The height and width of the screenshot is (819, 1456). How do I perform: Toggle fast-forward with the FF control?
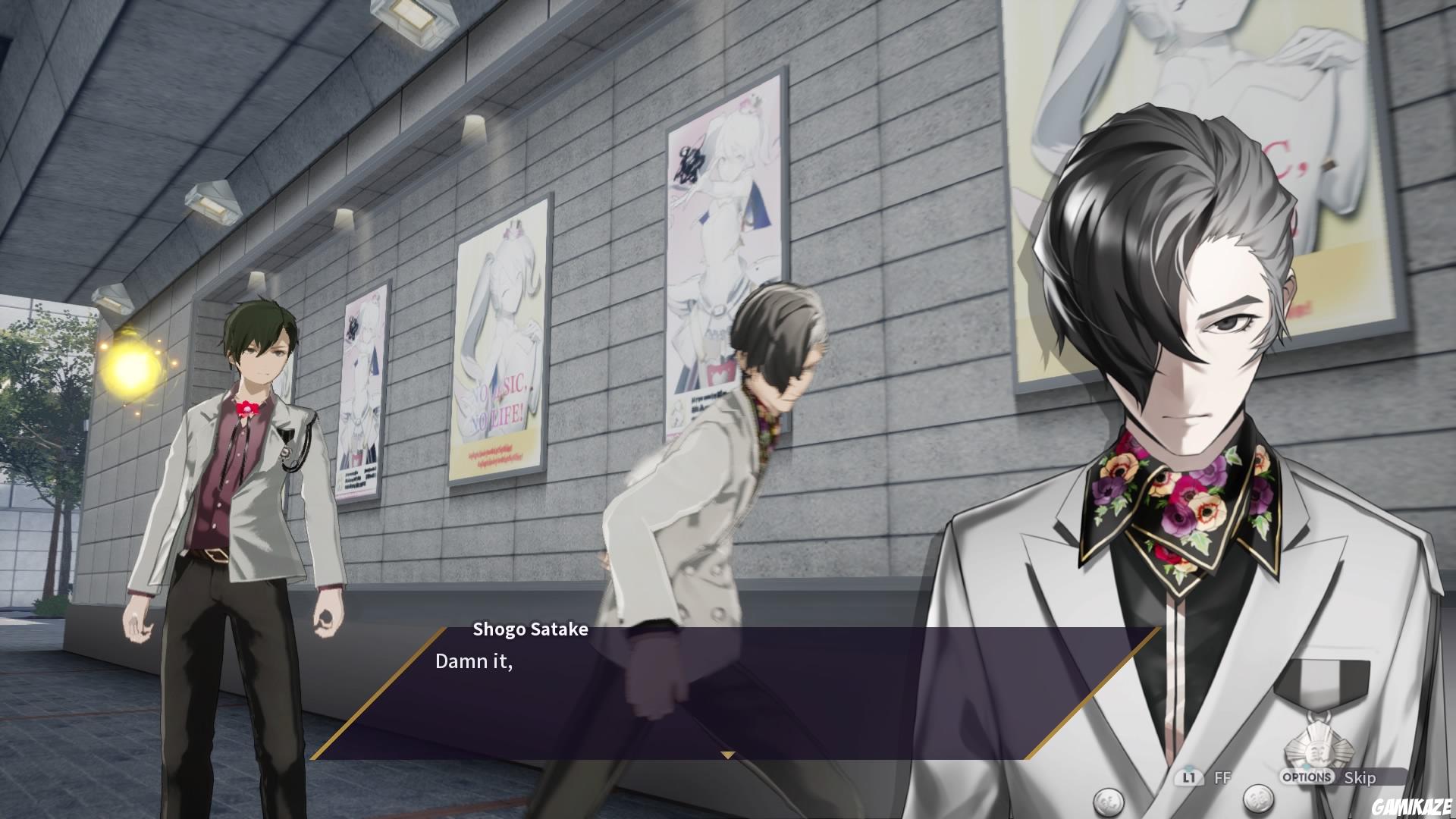click(1222, 777)
